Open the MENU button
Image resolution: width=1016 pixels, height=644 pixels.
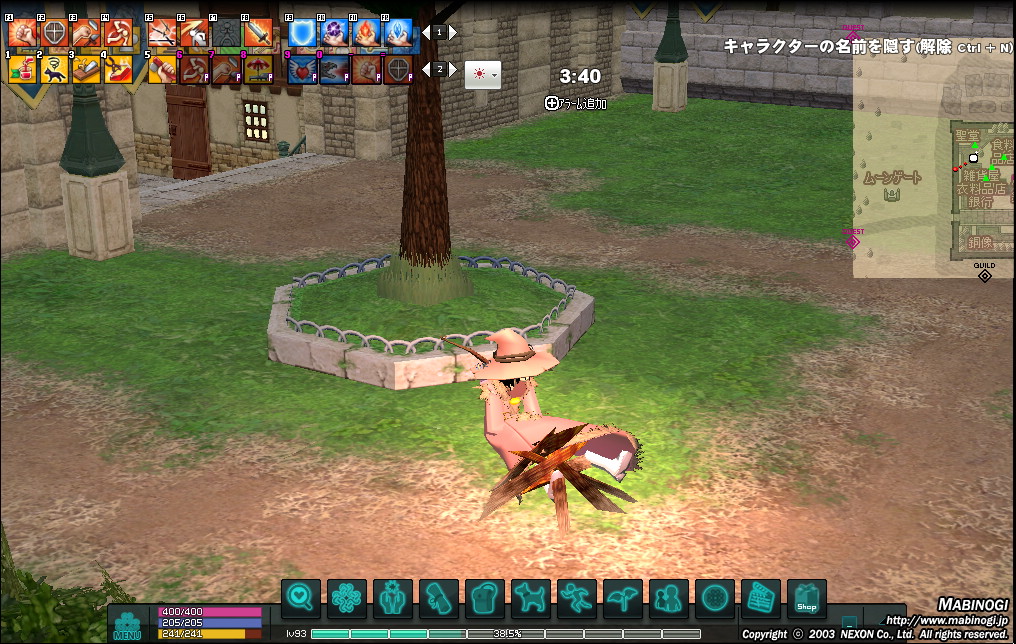(x=127, y=624)
